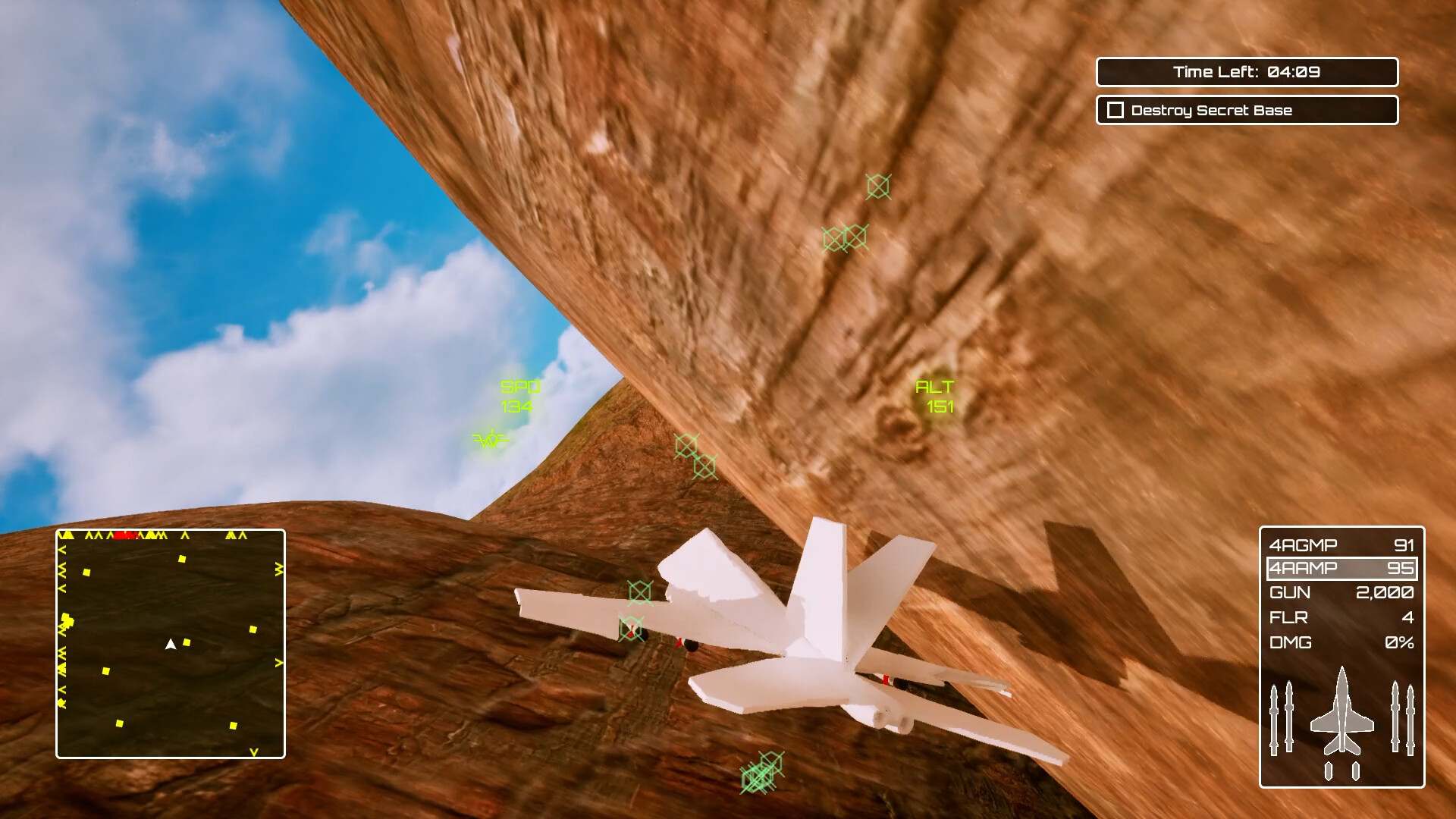1456x819 pixels.
Task: Select the GUN weapon showing 2,000 rounds
Action: [1341, 593]
